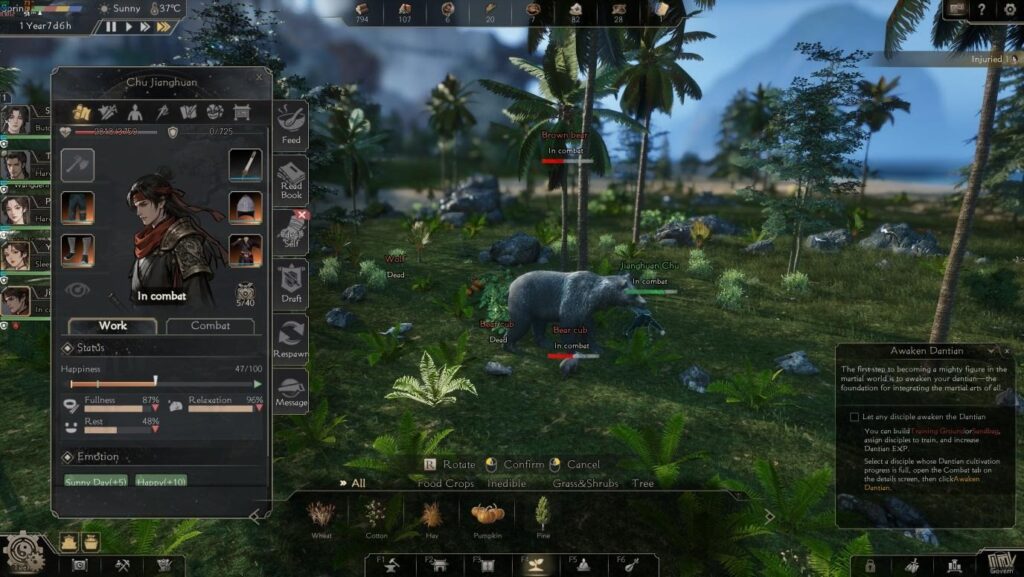The image size is (1024, 577).
Task: Switch to the Work tab
Action: click(112, 326)
